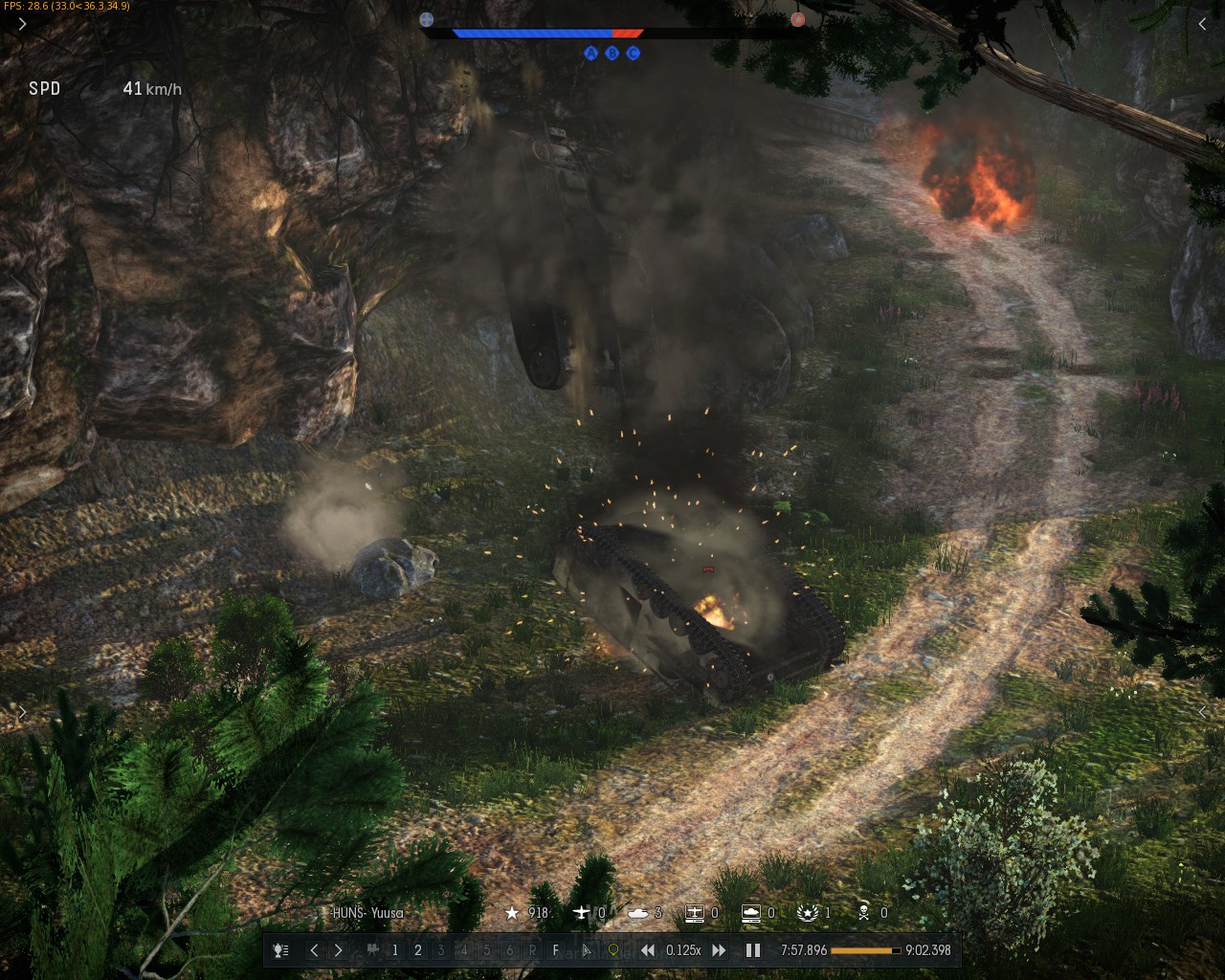Image resolution: width=1225 pixels, height=980 pixels.
Task: Expand the top-right panel arrow
Action: click(x=1202, y=24)
